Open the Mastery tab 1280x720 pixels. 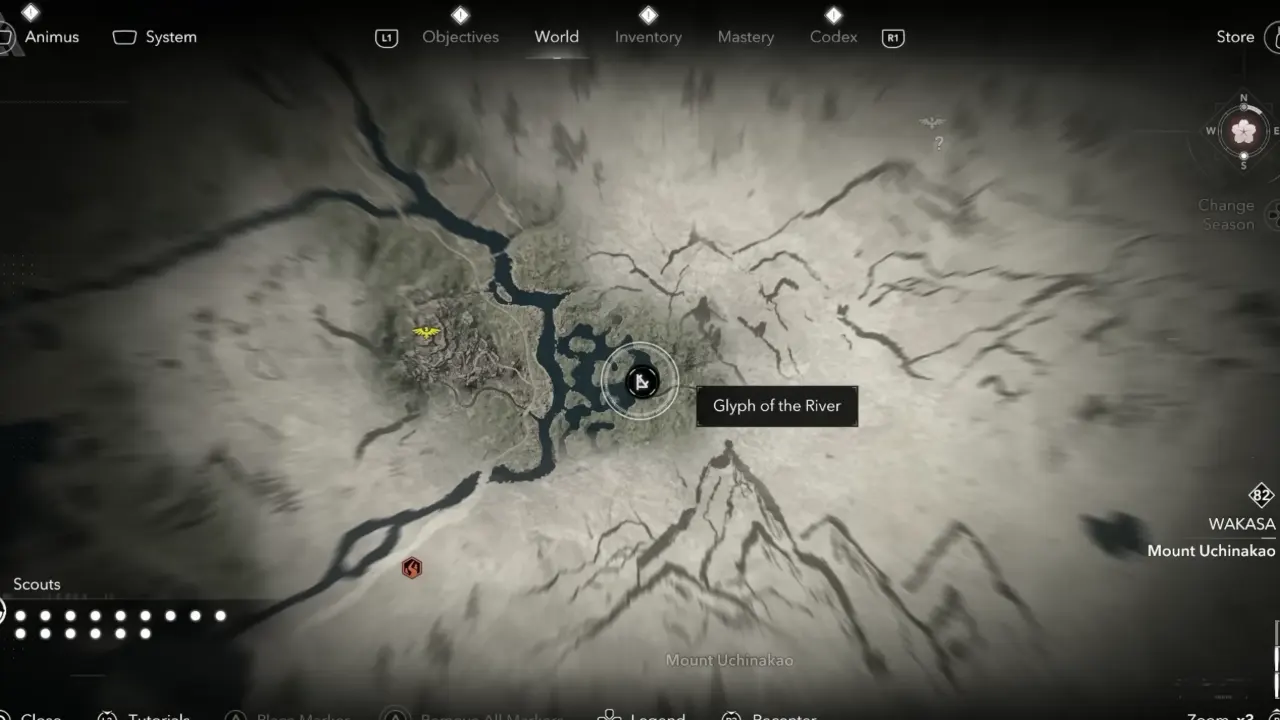coord(746,37)
